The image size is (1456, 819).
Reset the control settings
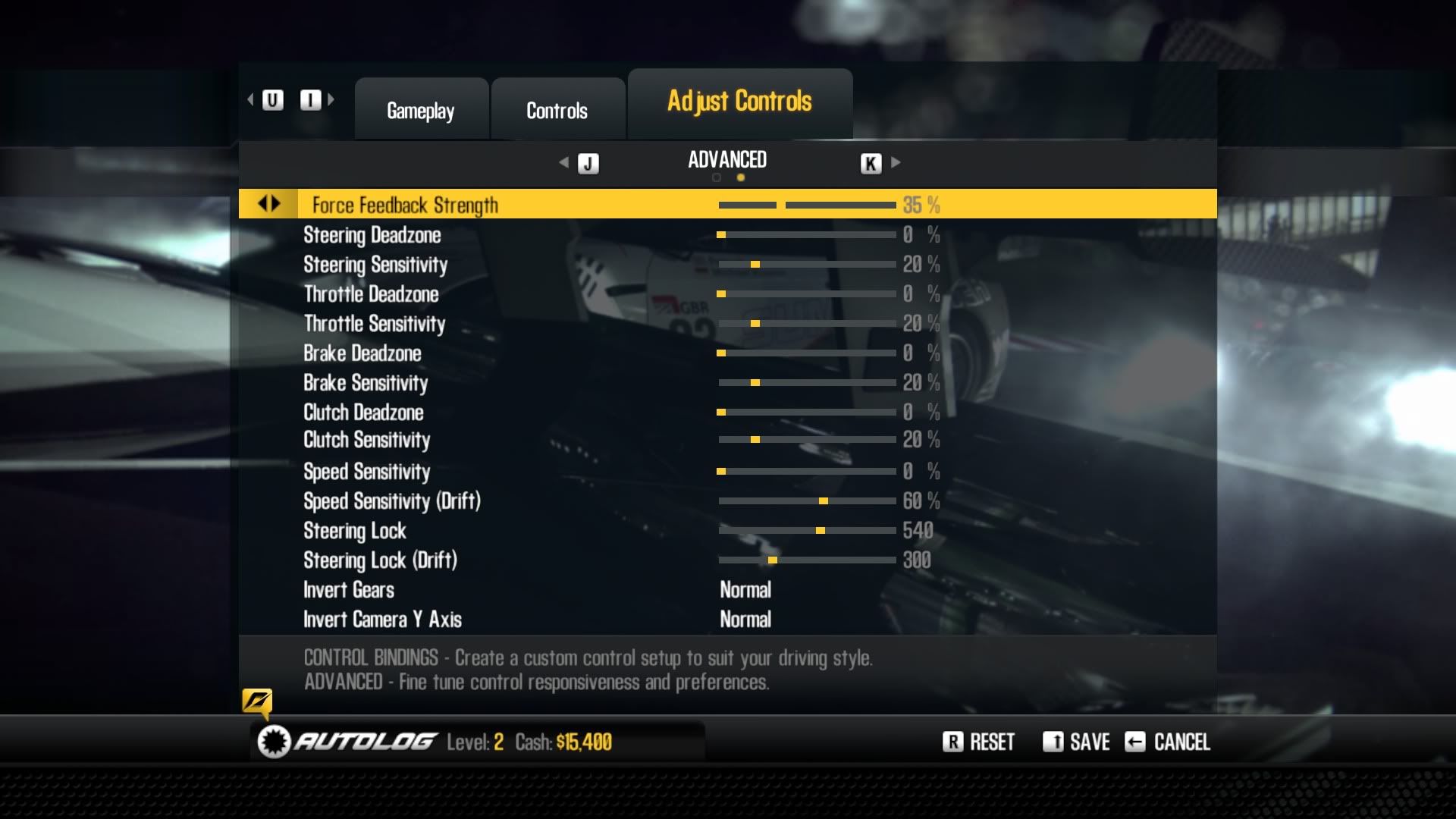click(x=979, y=742)
